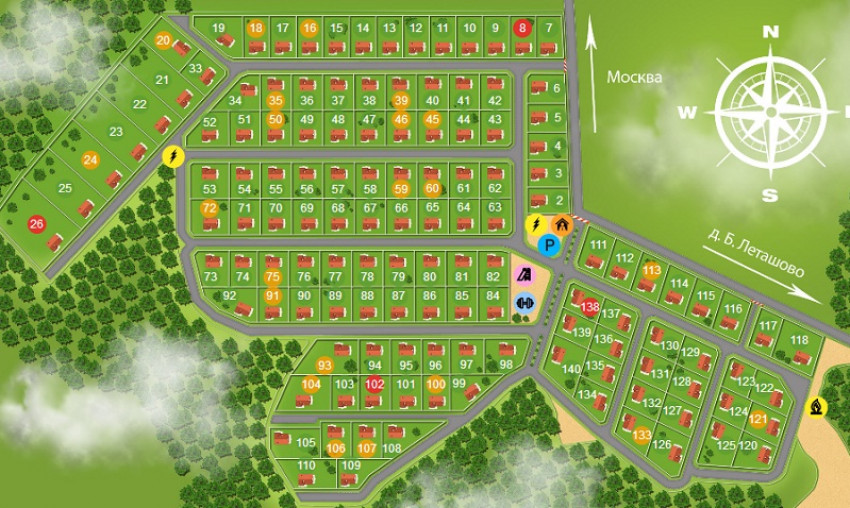This screenshot has width=850, height=508.
Task: Select the orange plot 133 marker
Action: (642, 435)
